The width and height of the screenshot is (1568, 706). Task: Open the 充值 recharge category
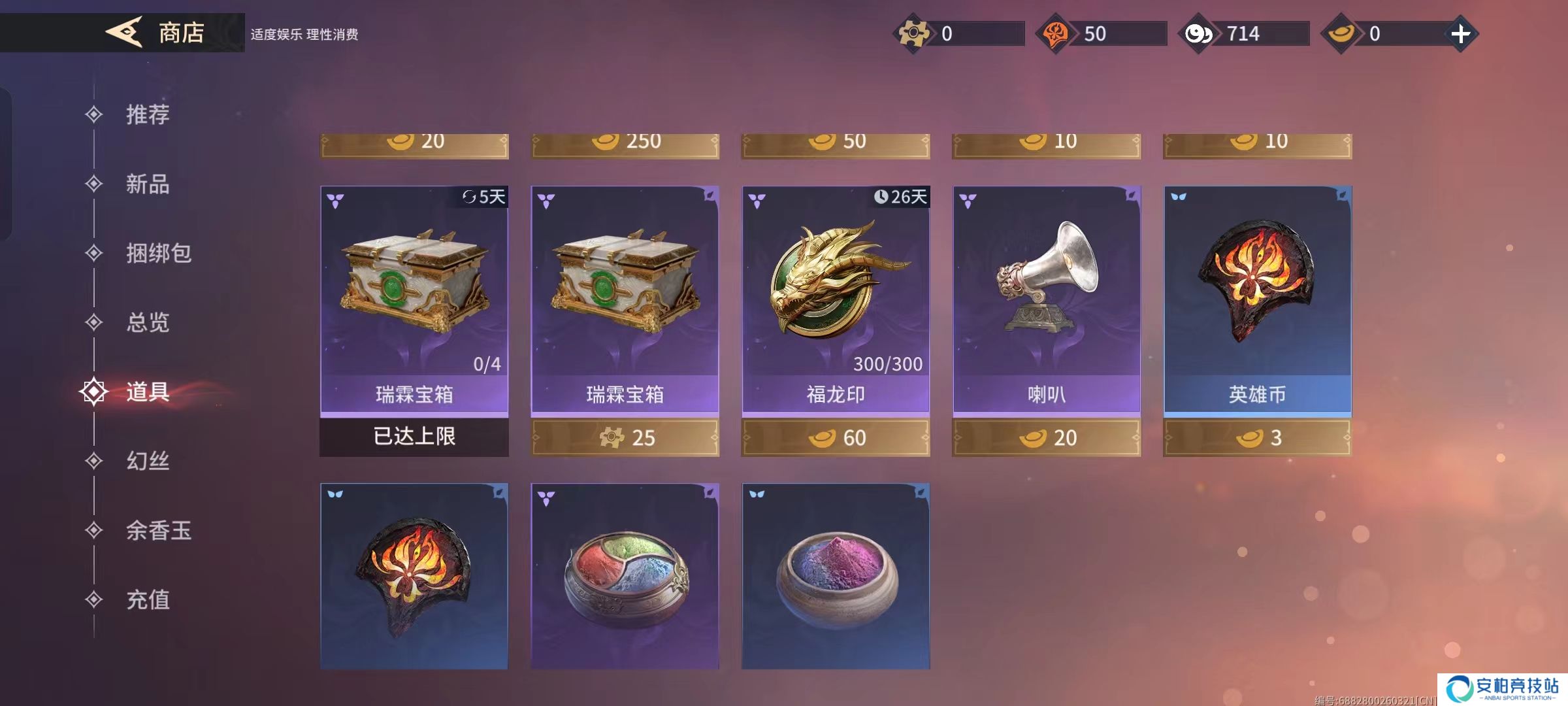pos(147,600)
